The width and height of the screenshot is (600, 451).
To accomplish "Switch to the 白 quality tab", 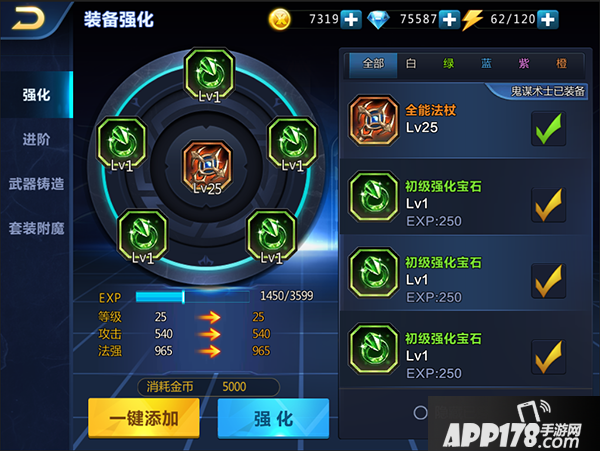I will [411, 63].
